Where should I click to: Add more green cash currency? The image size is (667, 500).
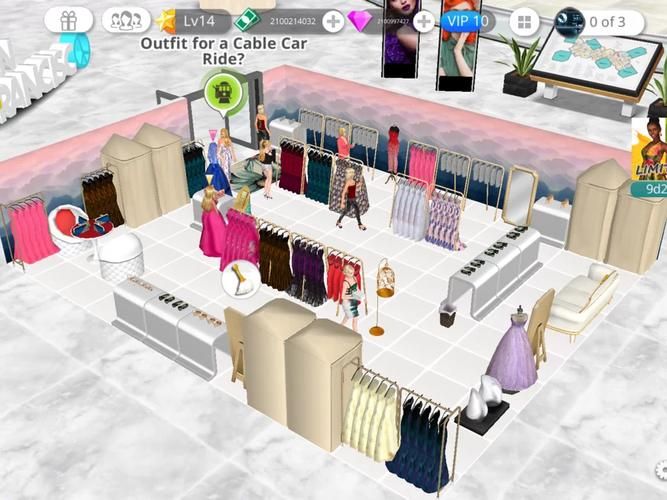coord(333,21)
